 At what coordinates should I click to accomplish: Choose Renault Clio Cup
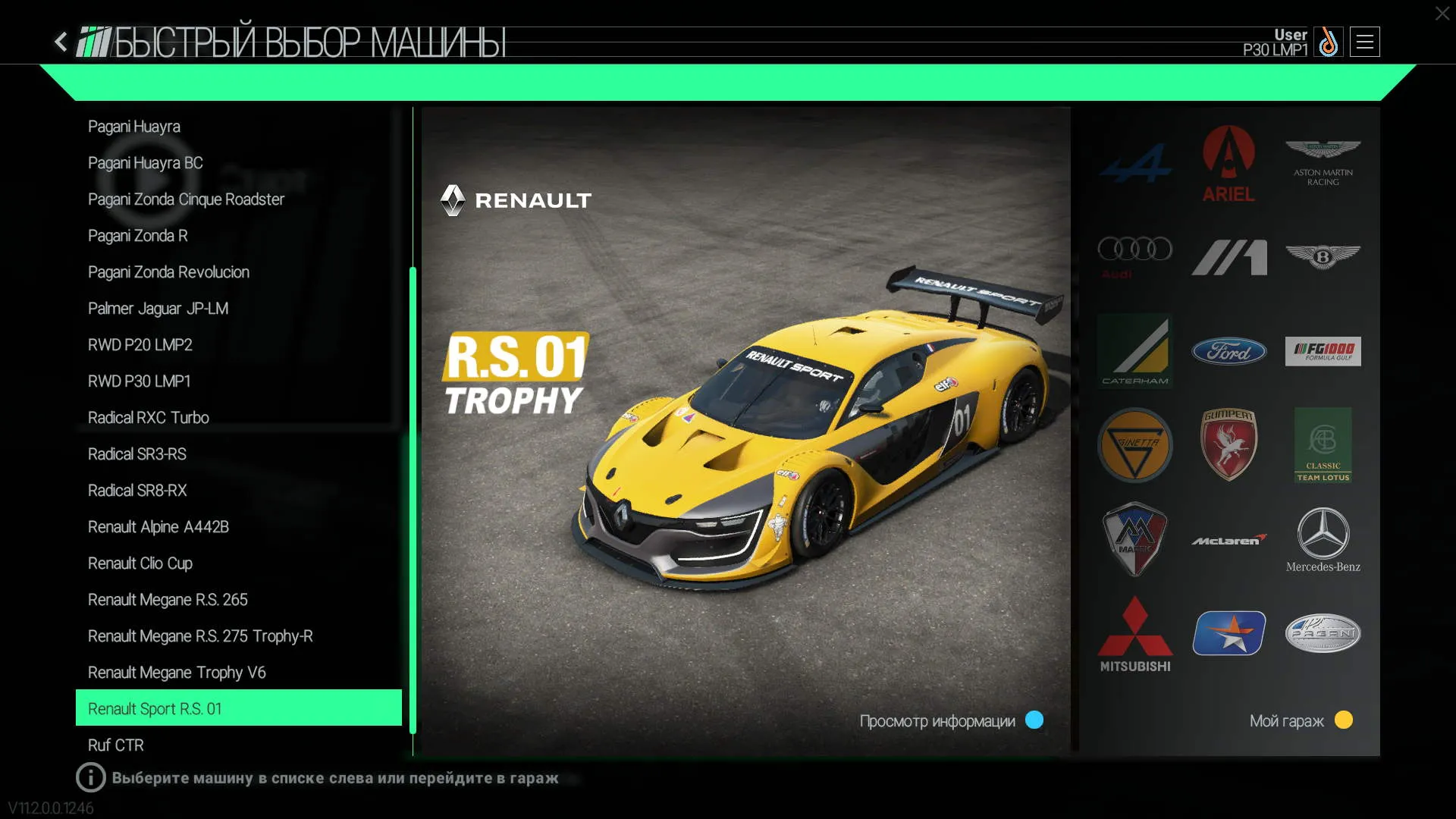140,563
